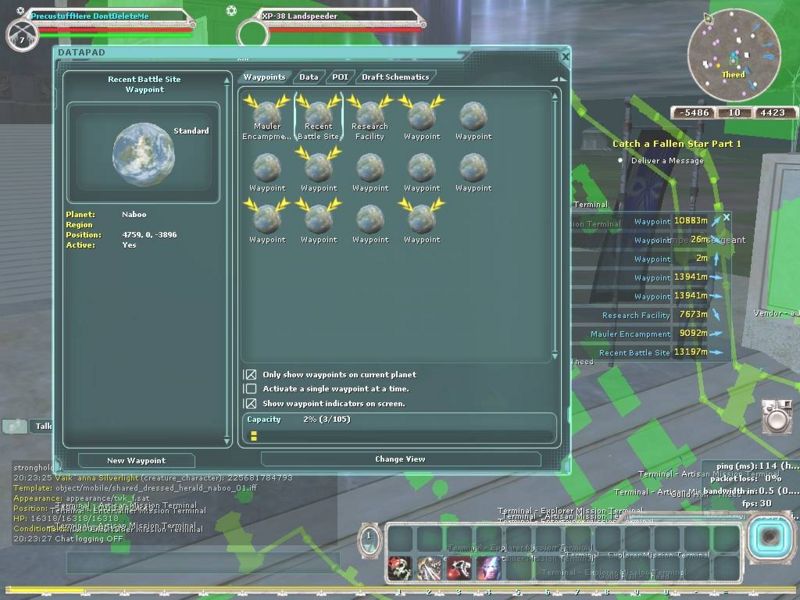Open the POI tab
The width and height of the screenshot is (800, 600).
tap(340, 77)
